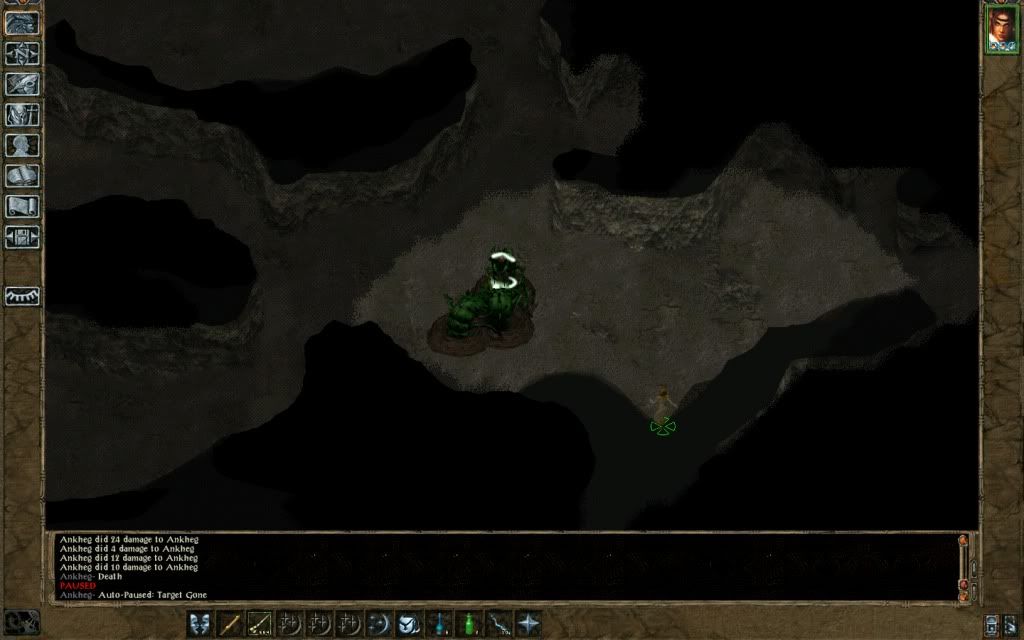The image size is (1024, 640).
Task: Activate the talk masks icon
Action: click(x=200, y=623)
